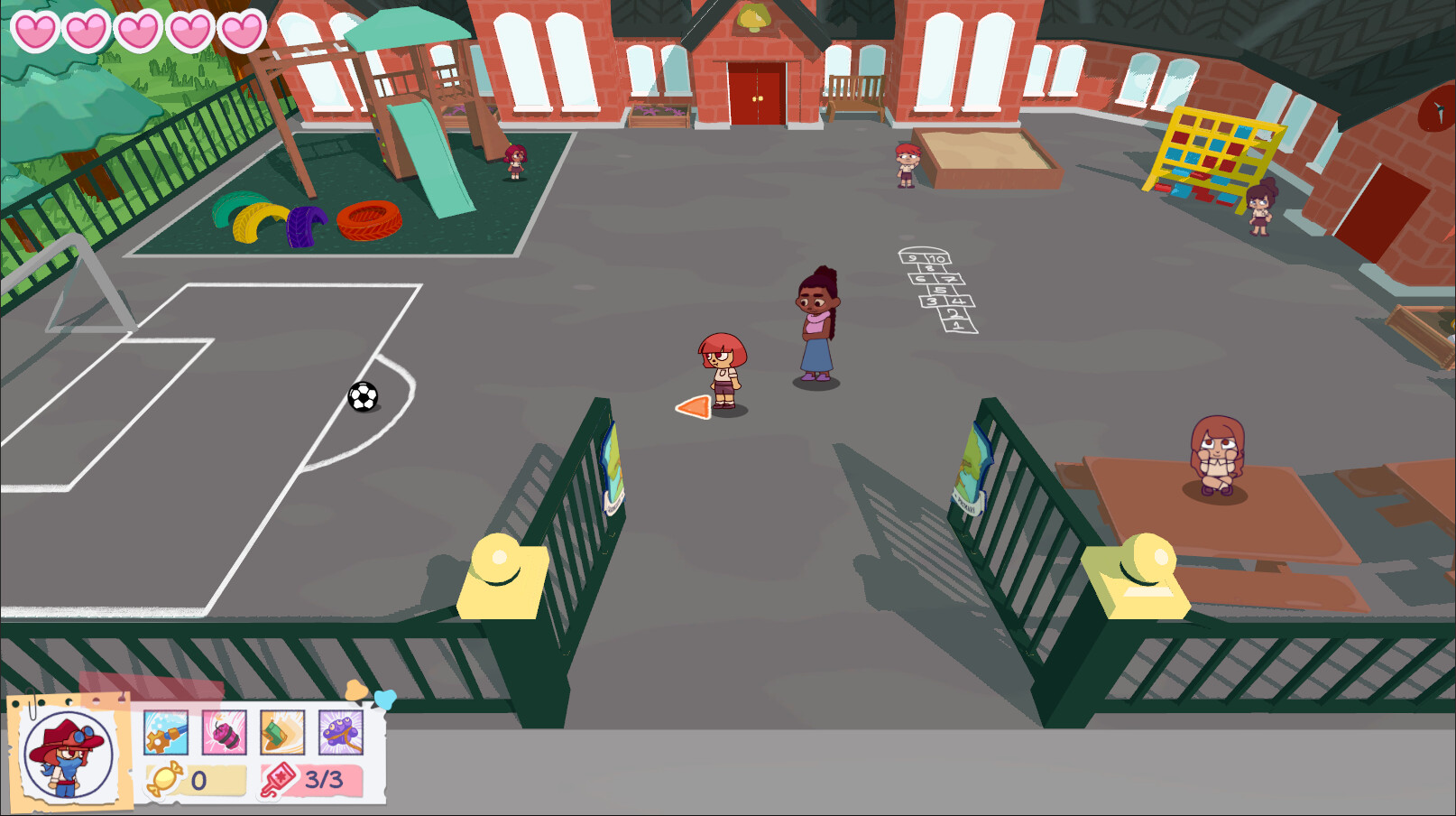Click the soccer ball on the field
This screenshot has width=1456, height=816.
[364, 398]
